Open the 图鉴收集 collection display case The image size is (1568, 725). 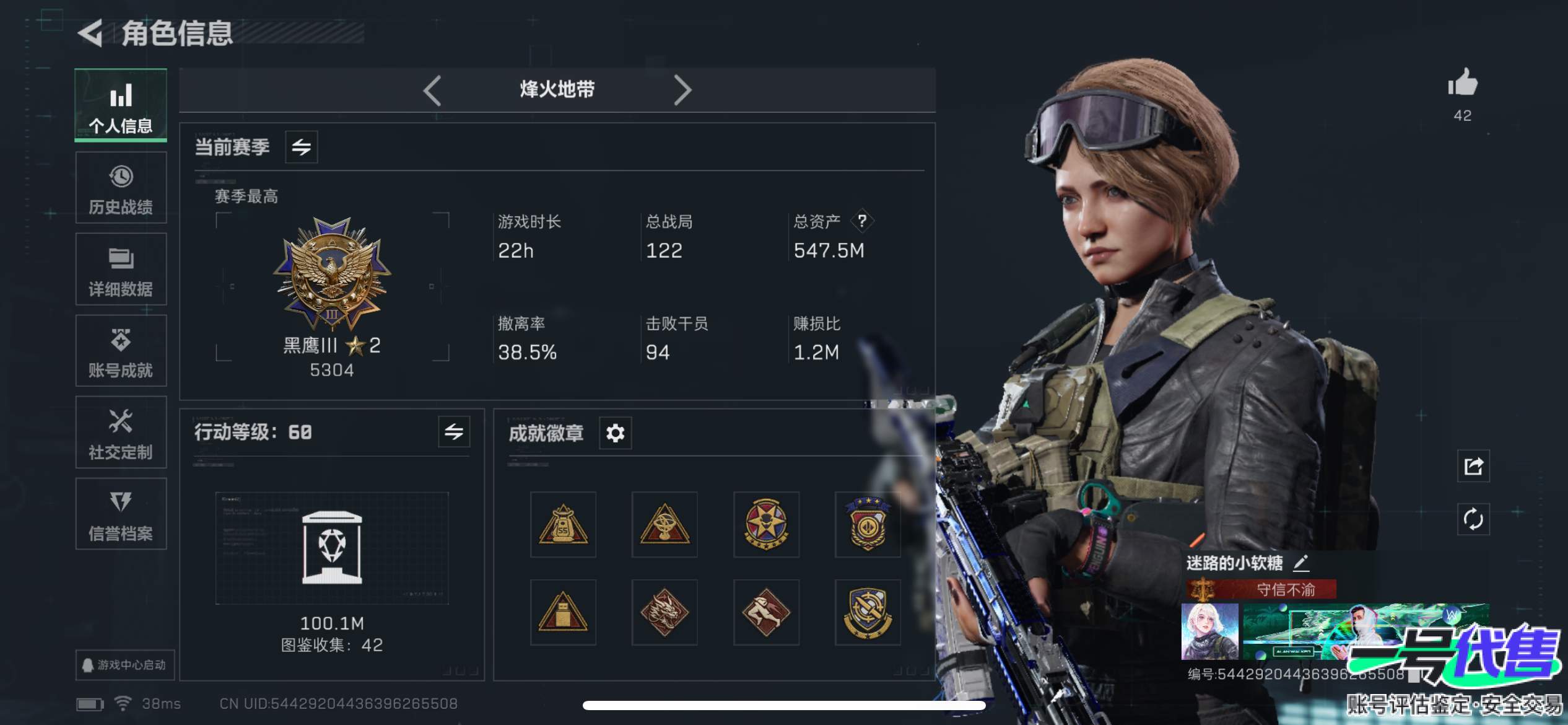click(332, 548)
